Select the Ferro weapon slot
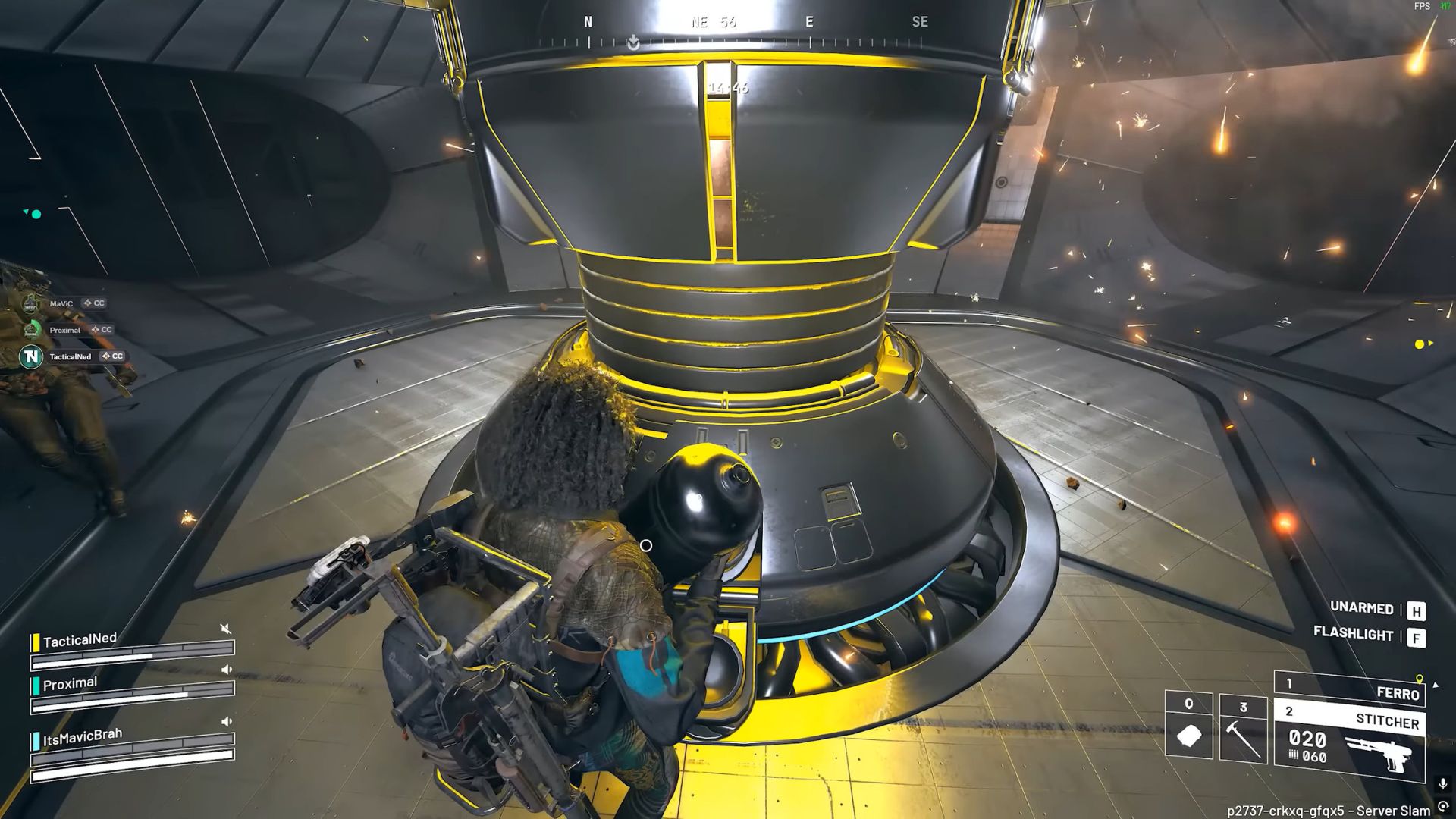This screenshot has width=1456, height=819. tap(1349, 688)
